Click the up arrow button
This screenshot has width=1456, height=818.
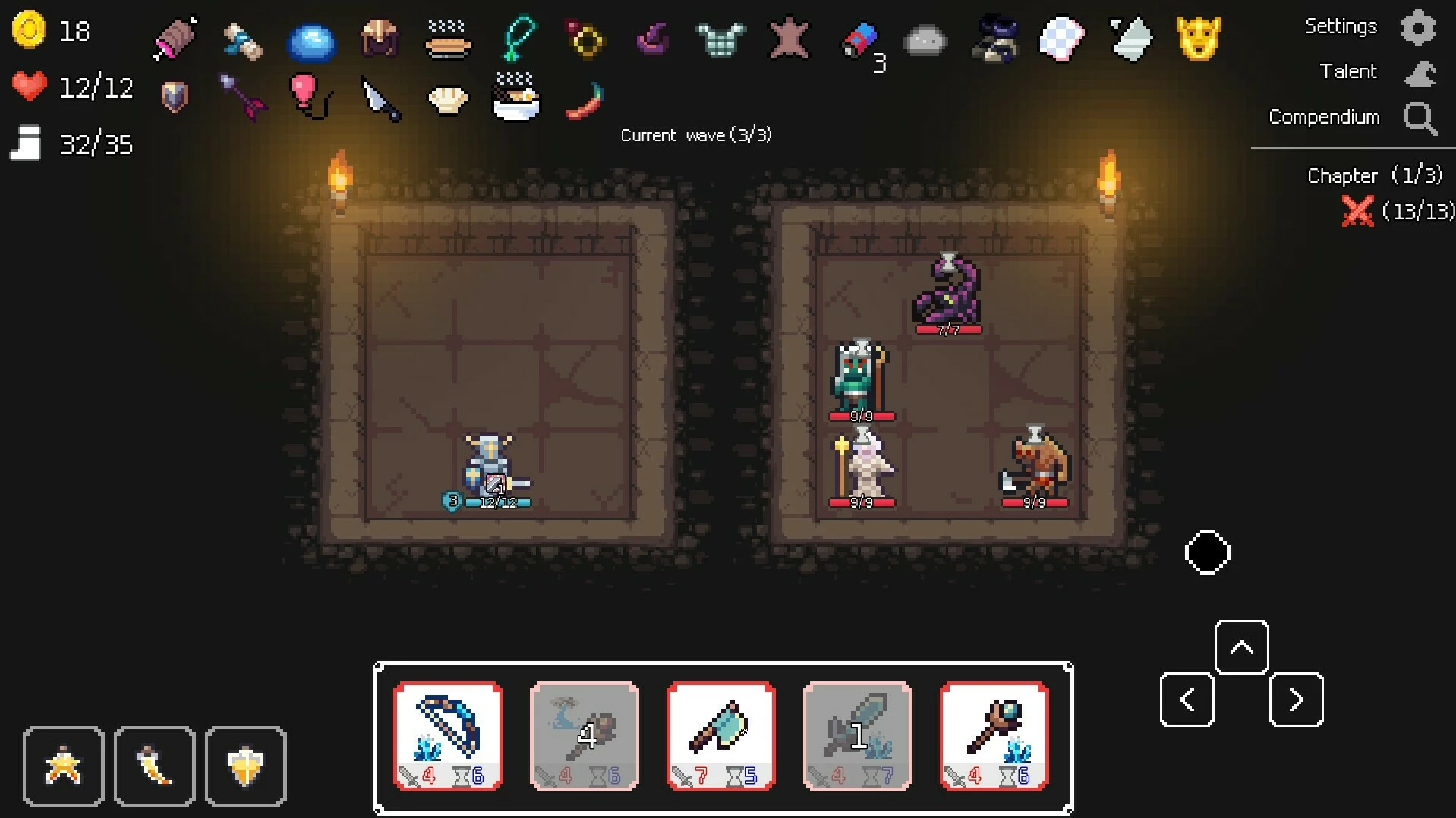pos(1241,647)
